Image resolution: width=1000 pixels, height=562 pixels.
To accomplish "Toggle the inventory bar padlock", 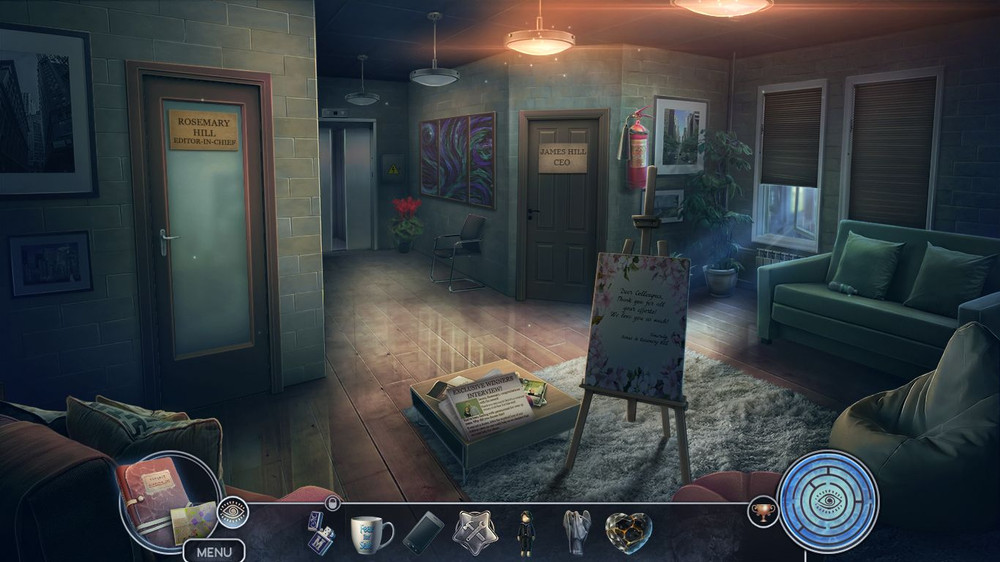I will (333, 503).
